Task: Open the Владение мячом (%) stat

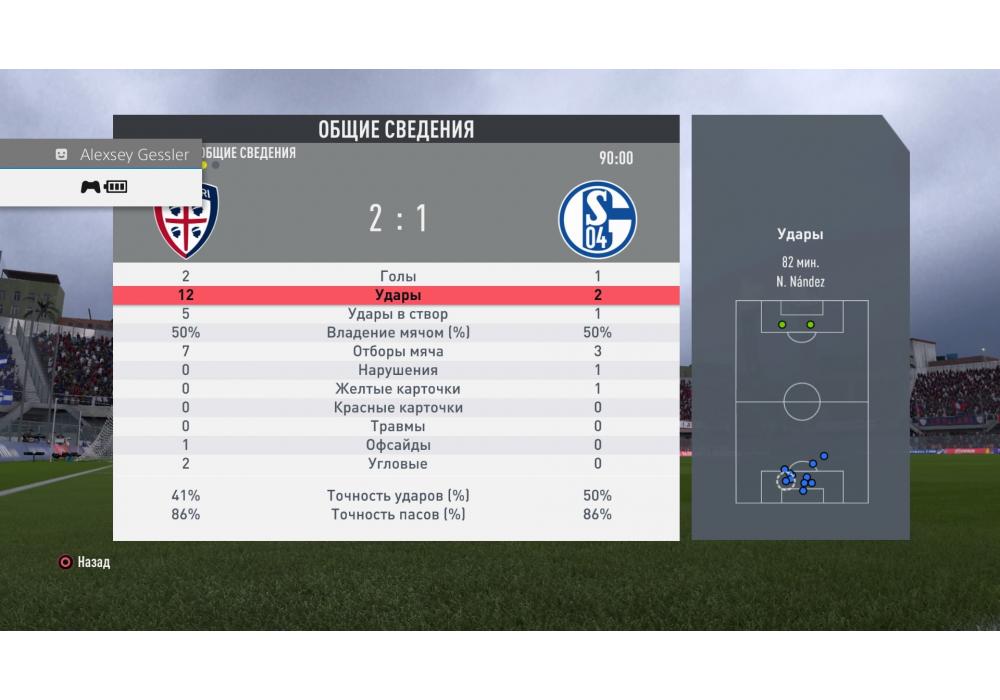Action: pyautogui.click(x=398, y=332)
